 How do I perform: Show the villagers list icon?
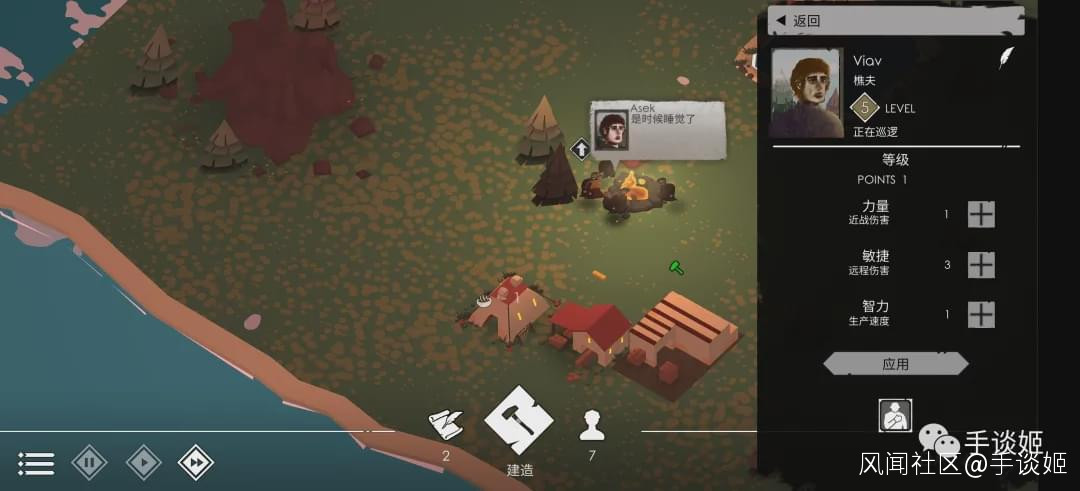(x=592, y=426)
